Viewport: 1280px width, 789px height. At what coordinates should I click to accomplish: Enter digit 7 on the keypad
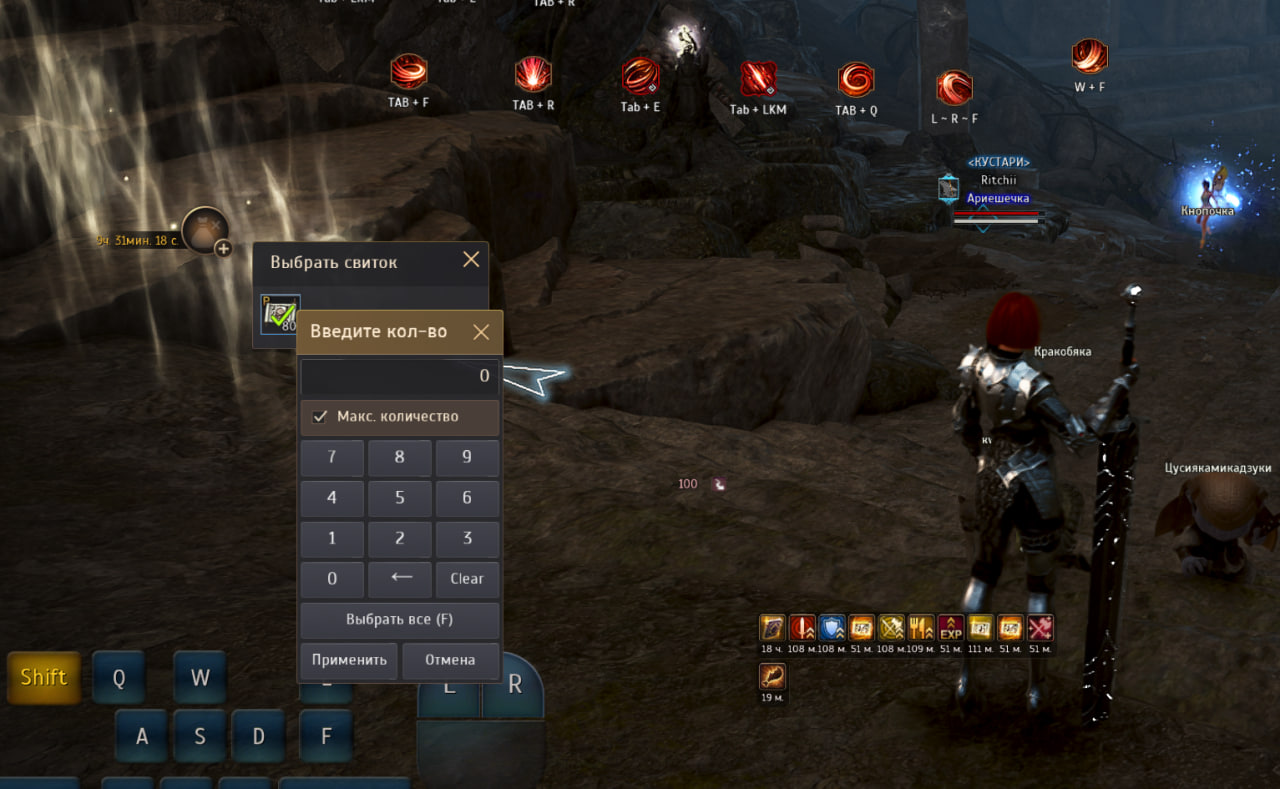click(x=332, y=458)
